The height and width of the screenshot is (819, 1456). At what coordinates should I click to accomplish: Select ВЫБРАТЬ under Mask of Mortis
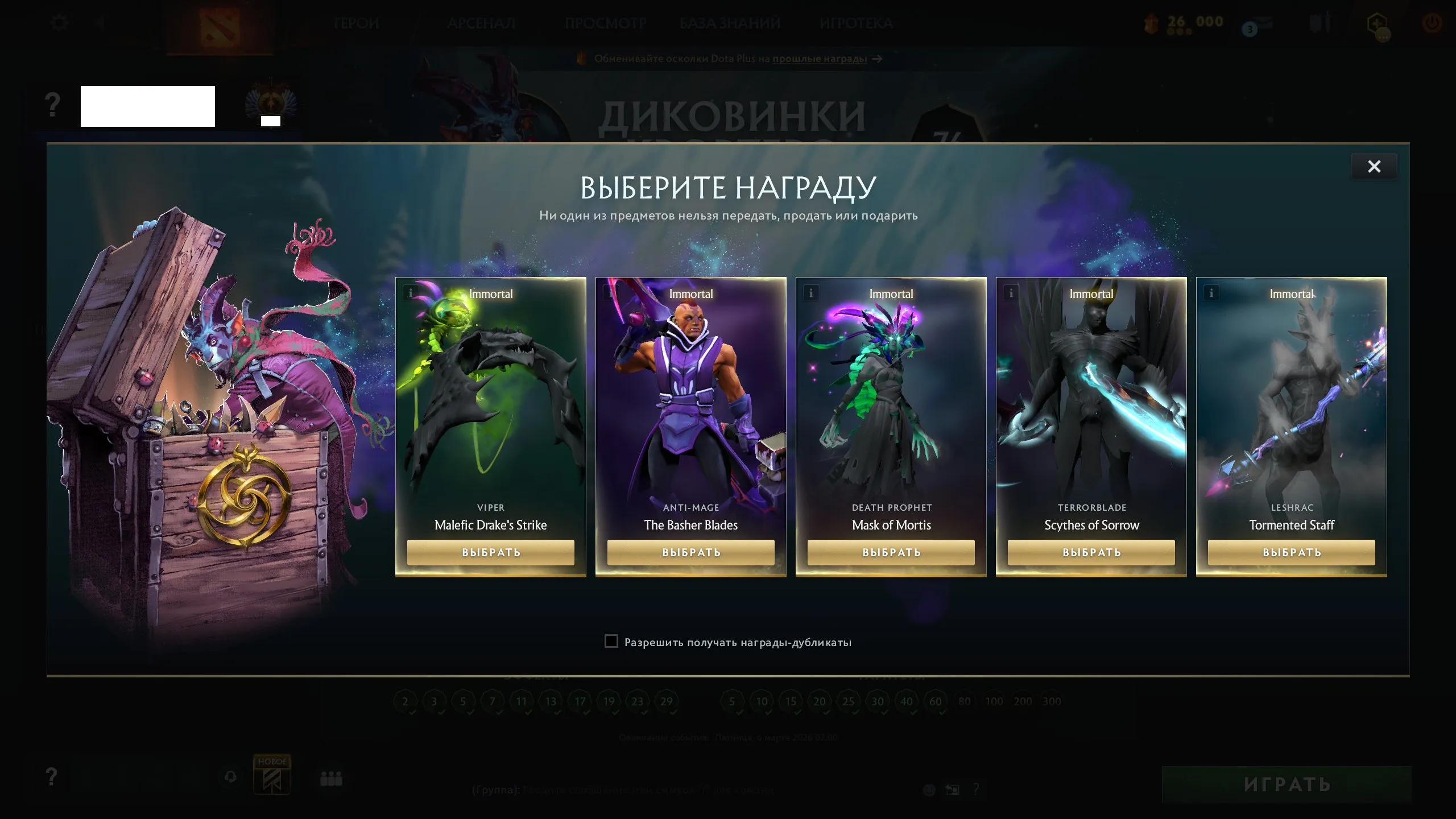[891, 552]
